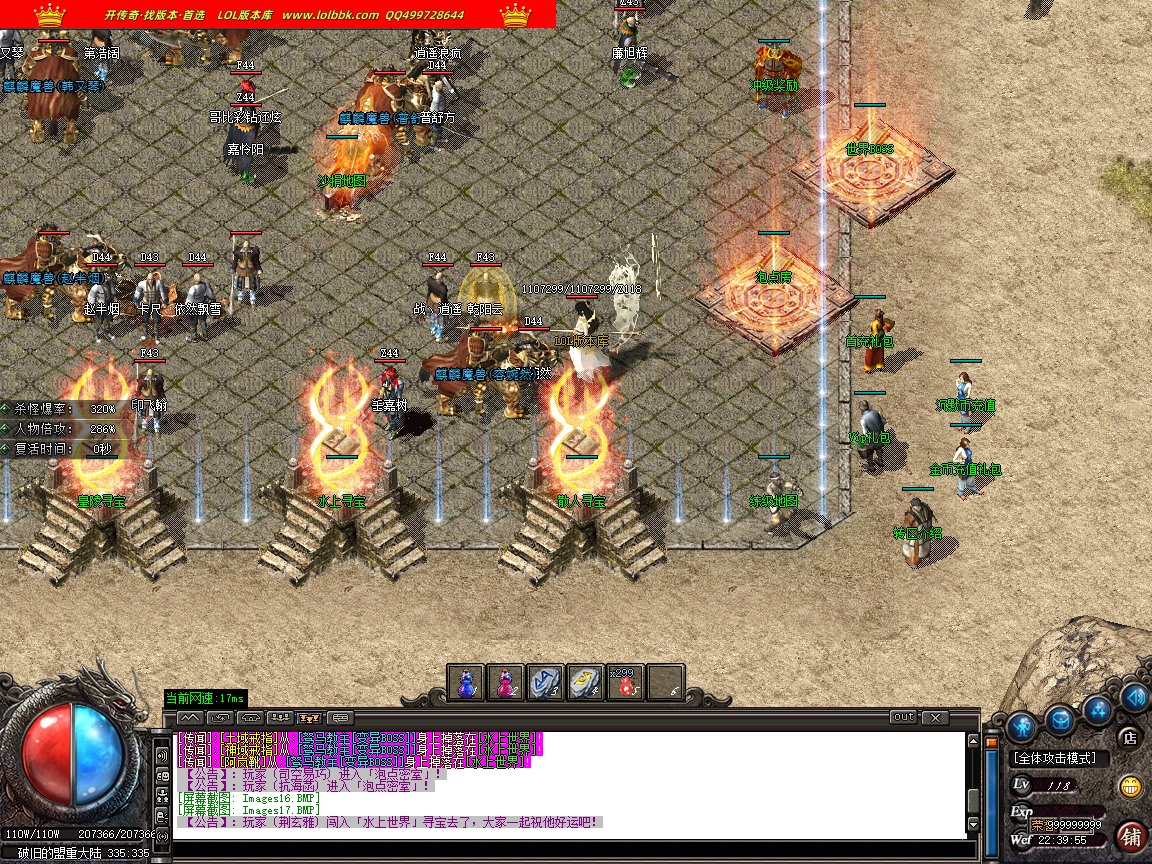Open the bag inventory chest icon
Image resolution: width=1152 pixels, height=864 pixels.
[x=1060, y=718]
